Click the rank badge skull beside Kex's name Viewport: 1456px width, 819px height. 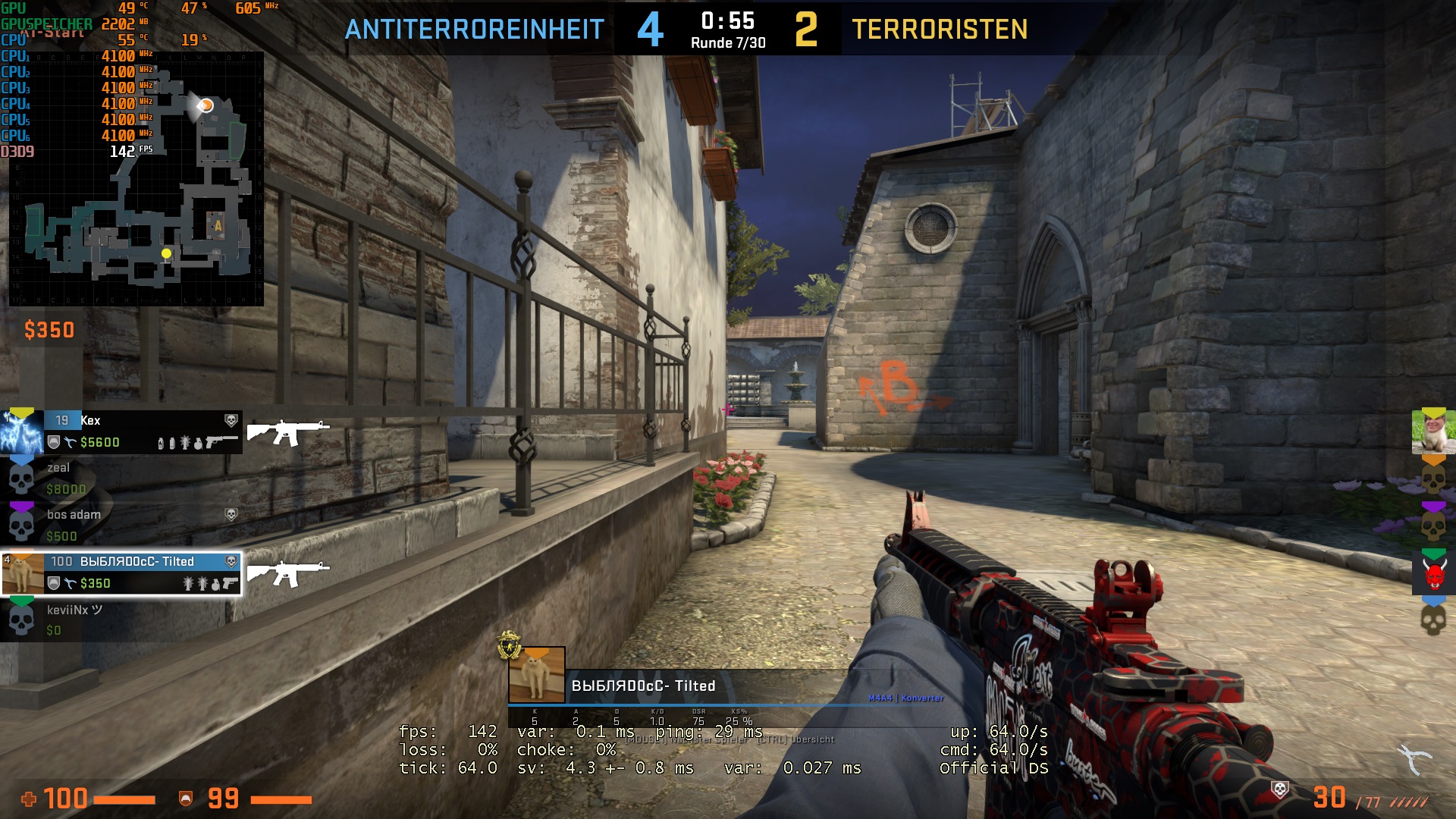tap(231, 419)
